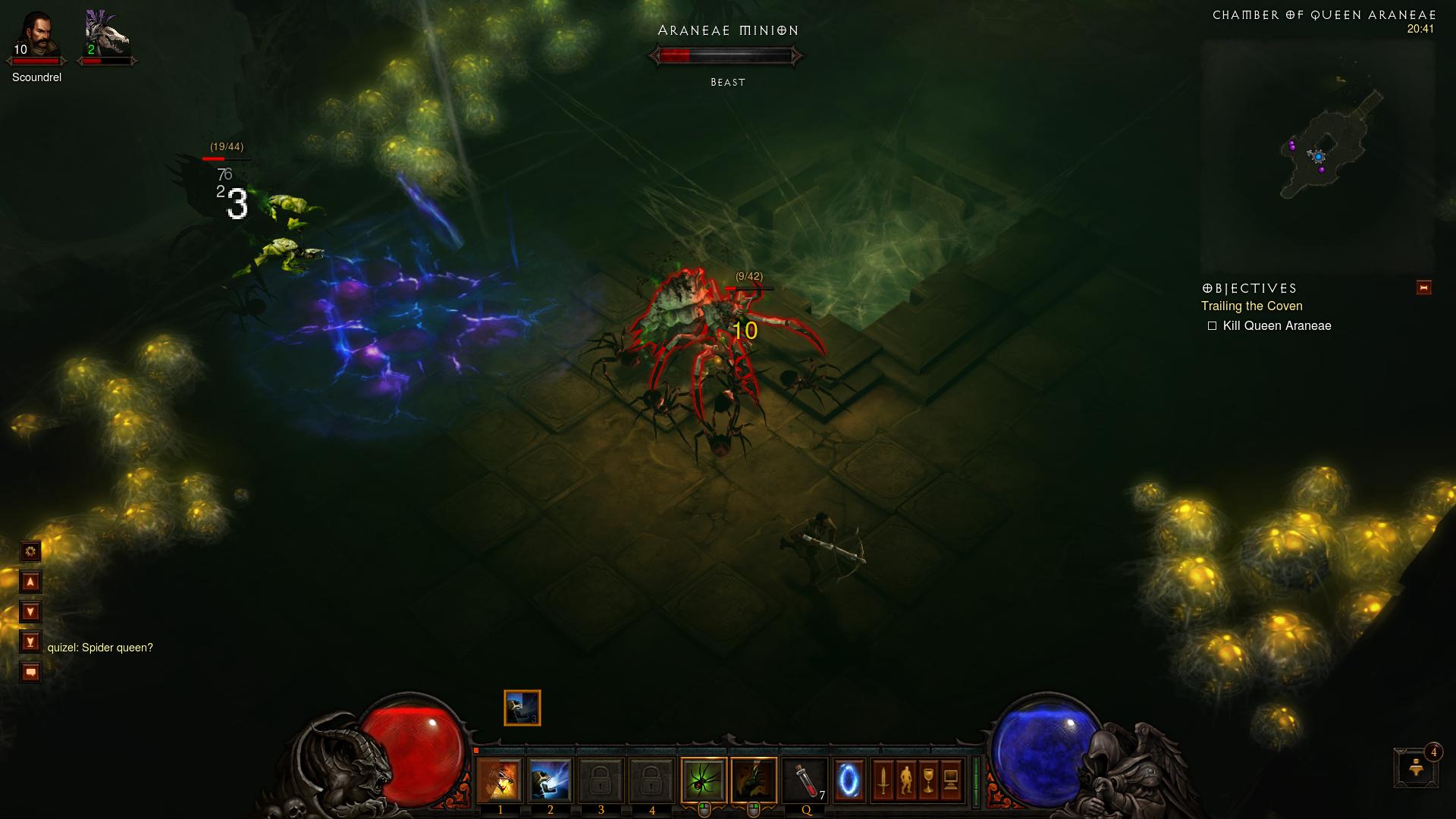Use the blue howling skull skill in slot 2
The height and width of the screenshot is (819, 1456).
coord(550,780)
